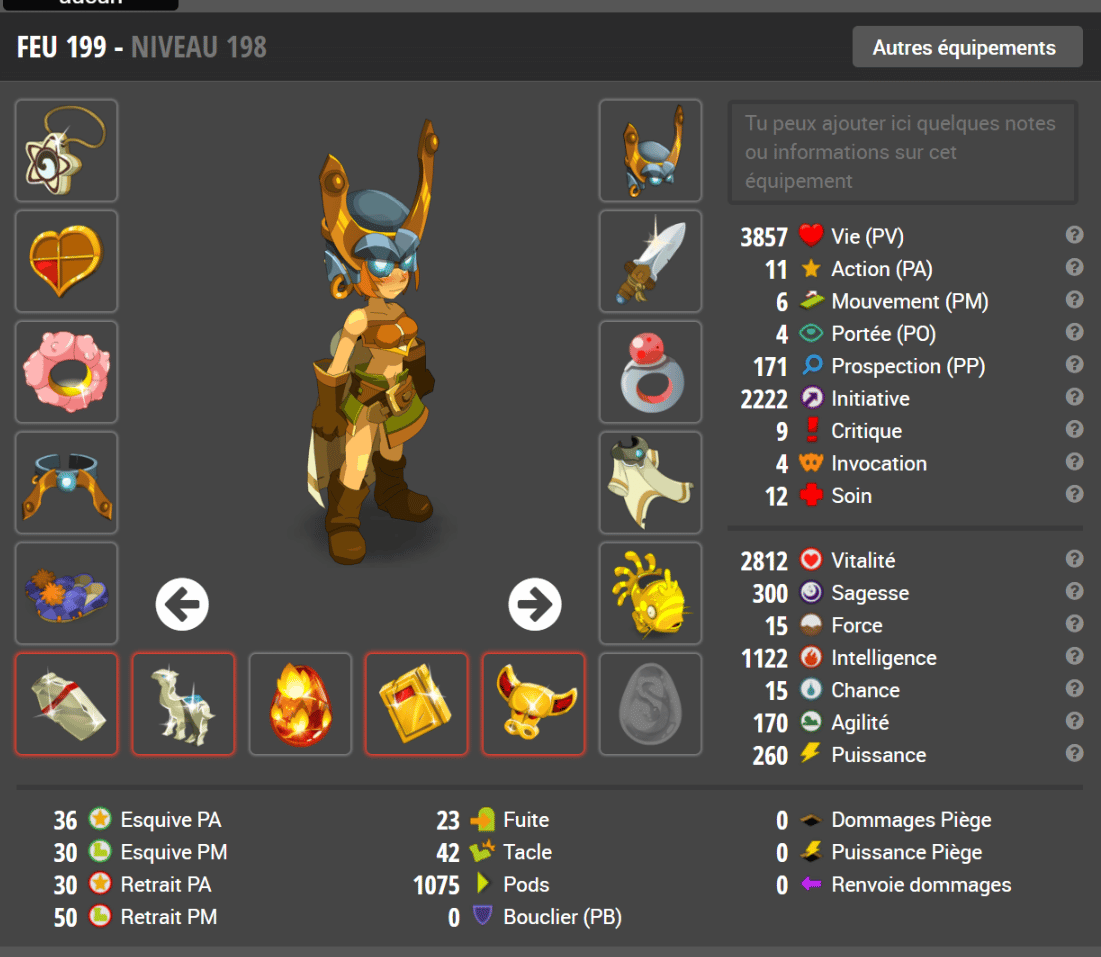This screenshot has height=957, width=1101.
Task: Select the red gem ring slot
Action: tap(650, 372)
